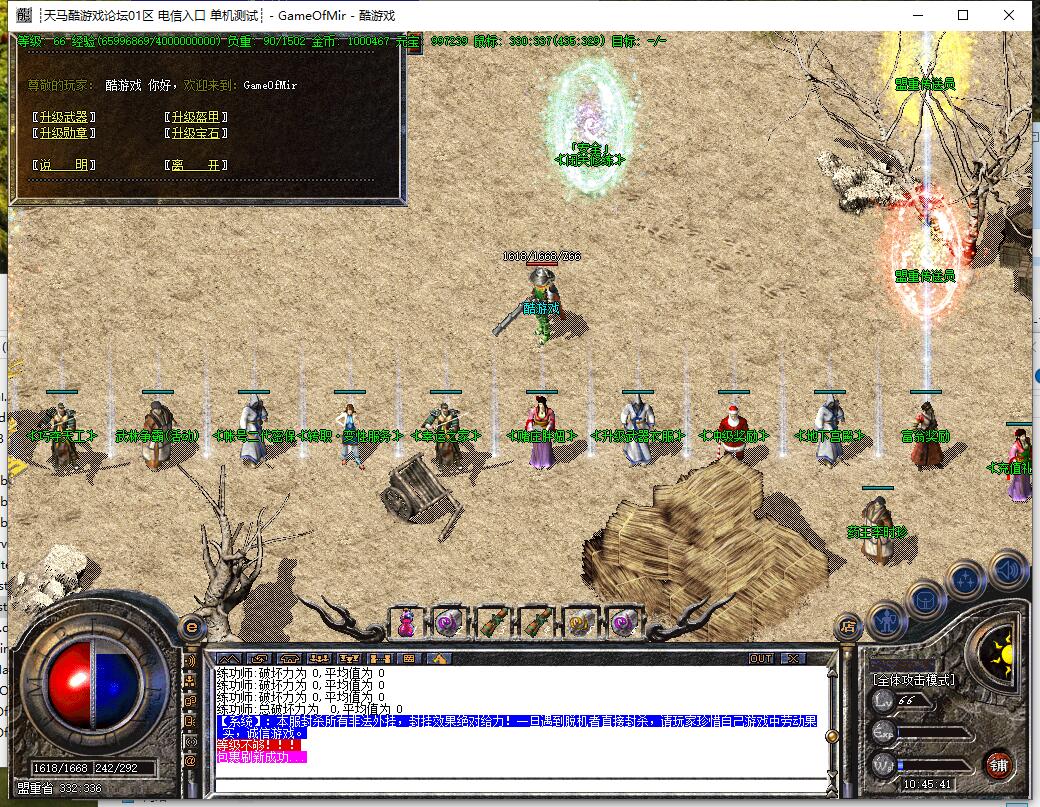
Task: Choose the 升级宝石 upgrade gem option
Action: coord(196,133)
